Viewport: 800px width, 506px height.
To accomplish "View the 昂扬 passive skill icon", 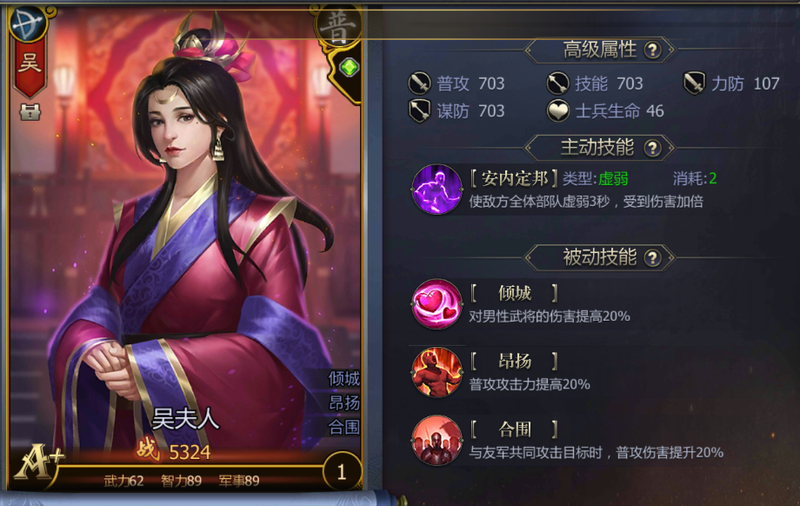I will [437, 371].
